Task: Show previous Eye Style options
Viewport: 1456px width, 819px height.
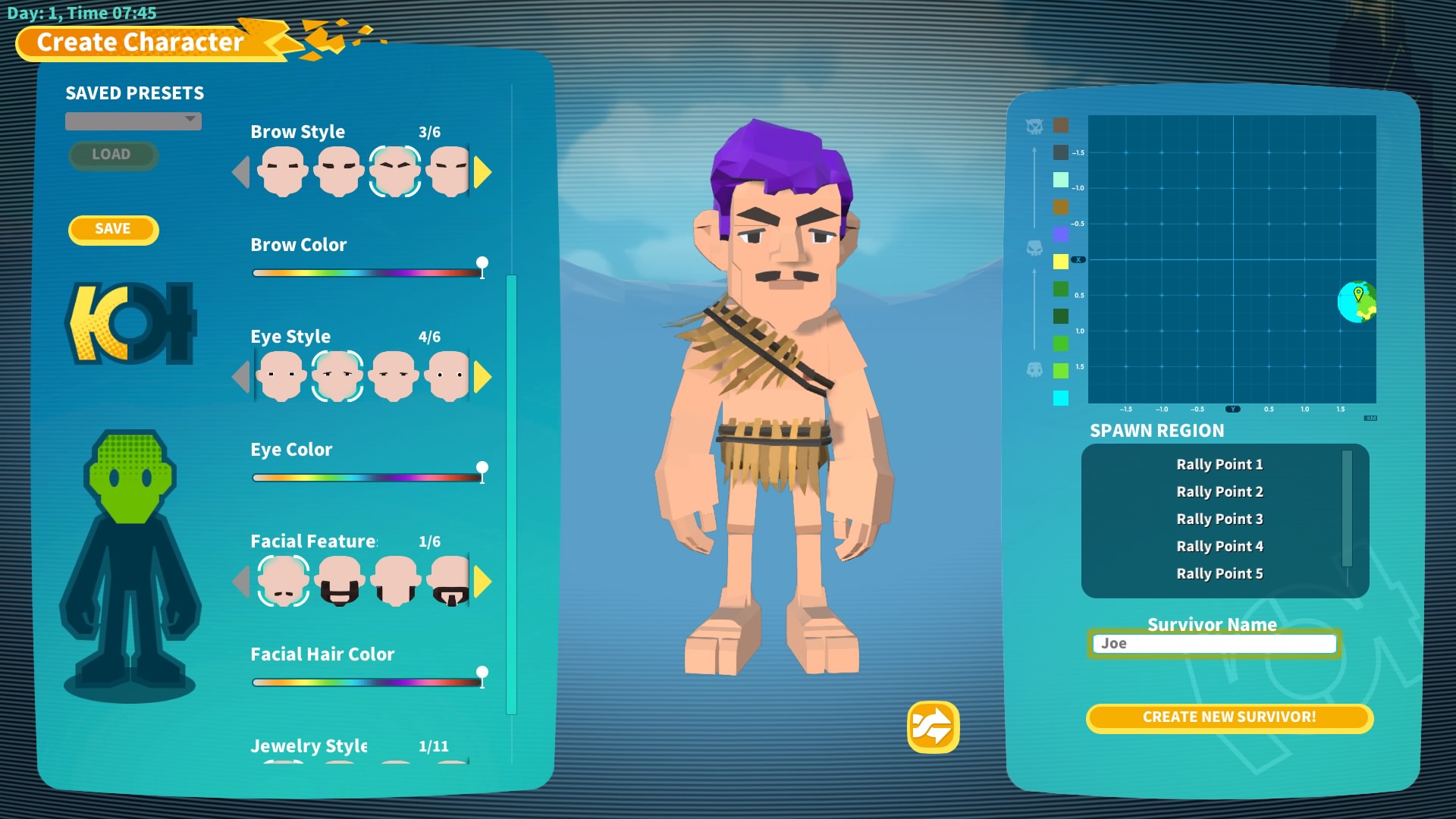Action: [241, 377]
